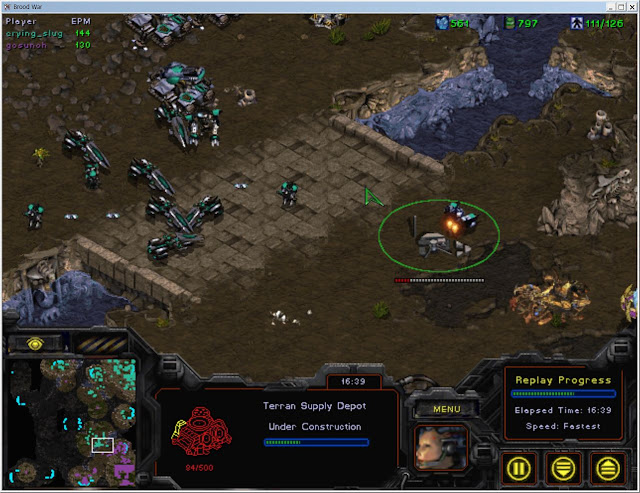Click the minimap to move the view

coord(72,421)
